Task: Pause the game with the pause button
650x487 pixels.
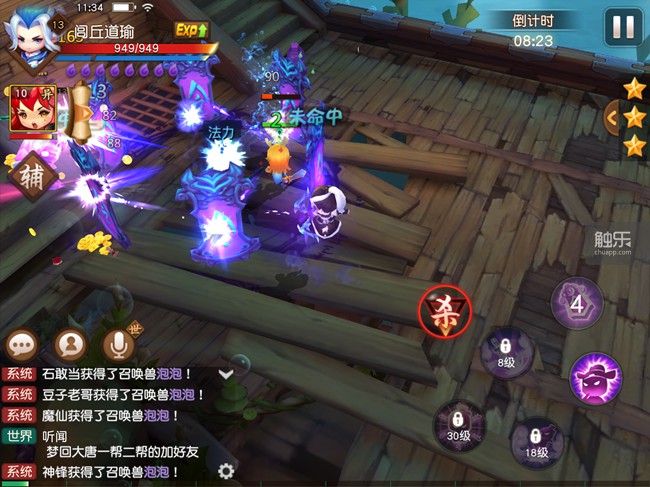Action: tap(622, 26)
